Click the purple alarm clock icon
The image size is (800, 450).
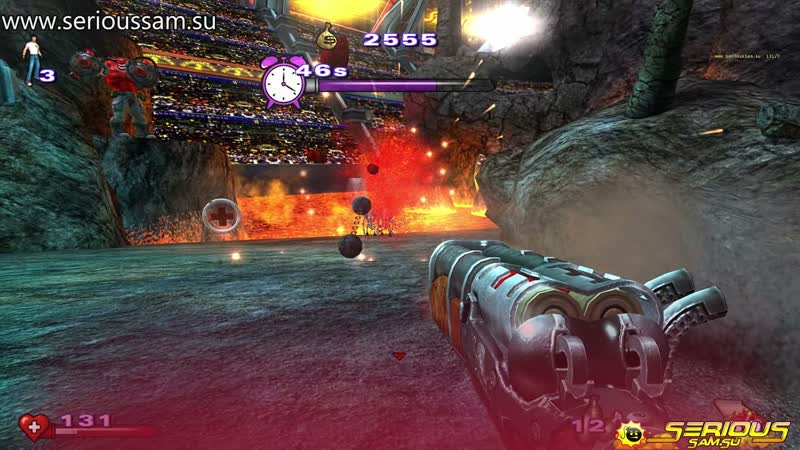click(282, 81)
